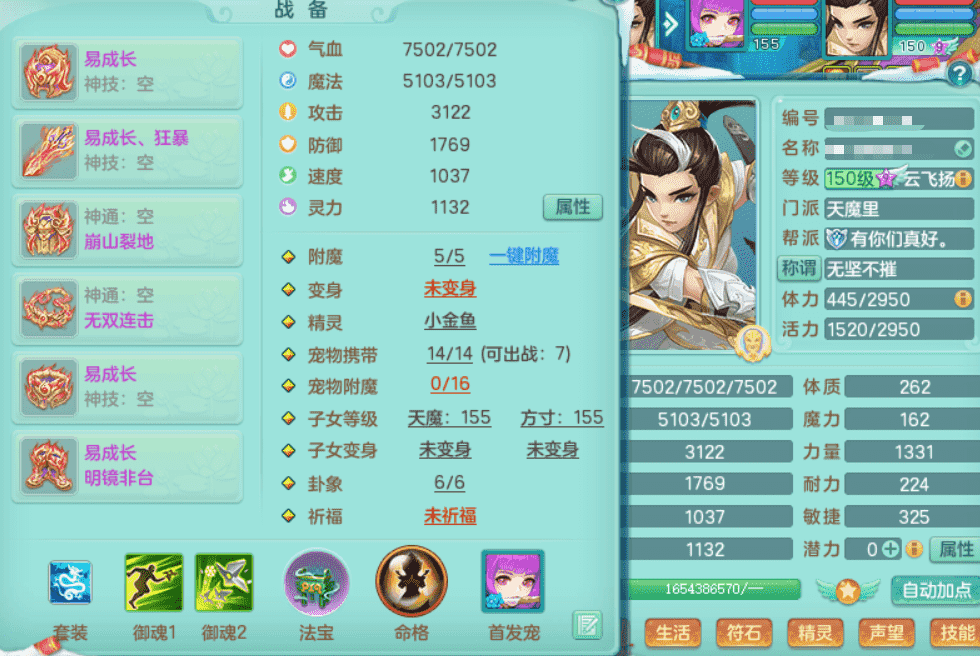
Task: Click the 一键附魔 one-click enchant link
Action: 524,257
